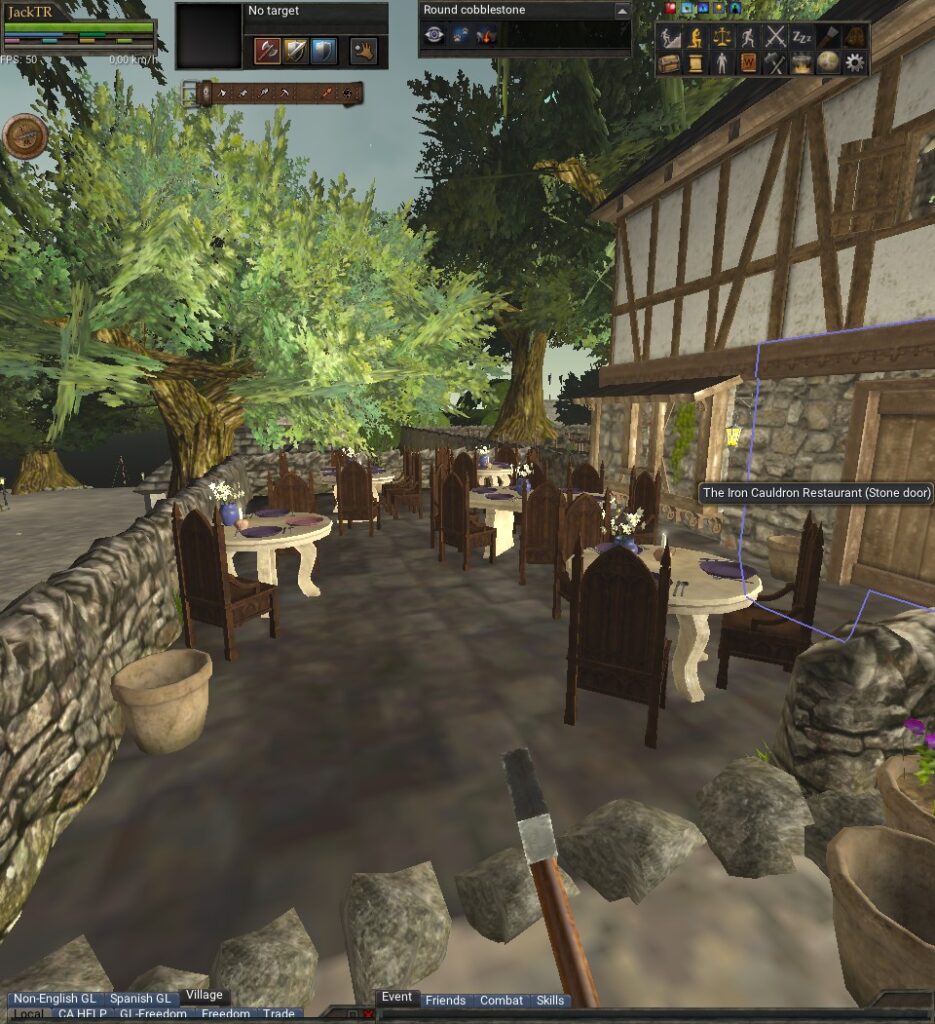
Task: Toggle the Zzz sleep icon
Action: click(802, 38)
